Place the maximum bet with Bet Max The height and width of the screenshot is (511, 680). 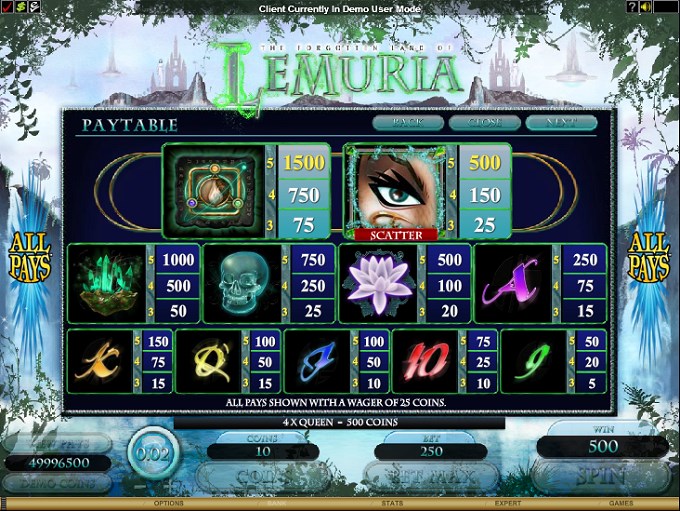point(430,477)
